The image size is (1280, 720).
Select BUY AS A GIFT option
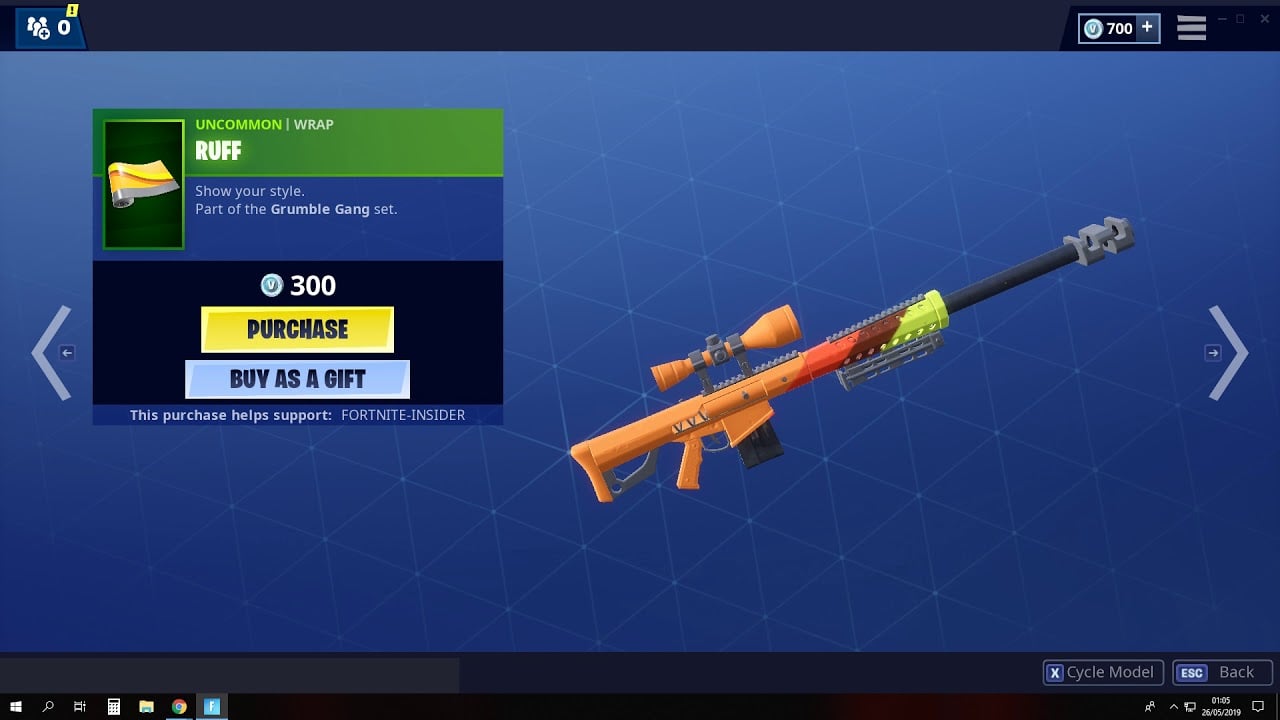pos(297,378)
